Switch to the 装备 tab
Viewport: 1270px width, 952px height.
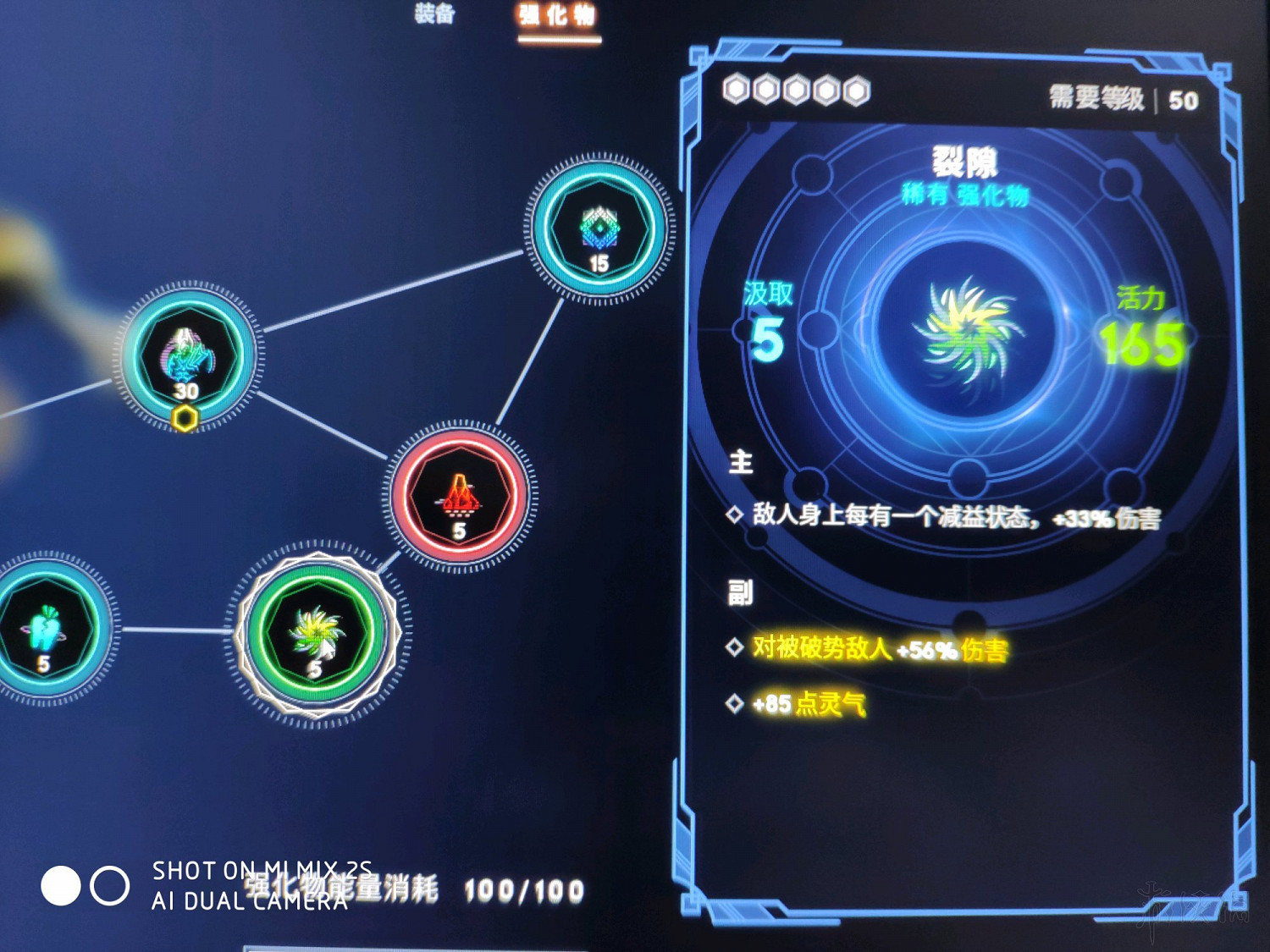click(435, 14)
